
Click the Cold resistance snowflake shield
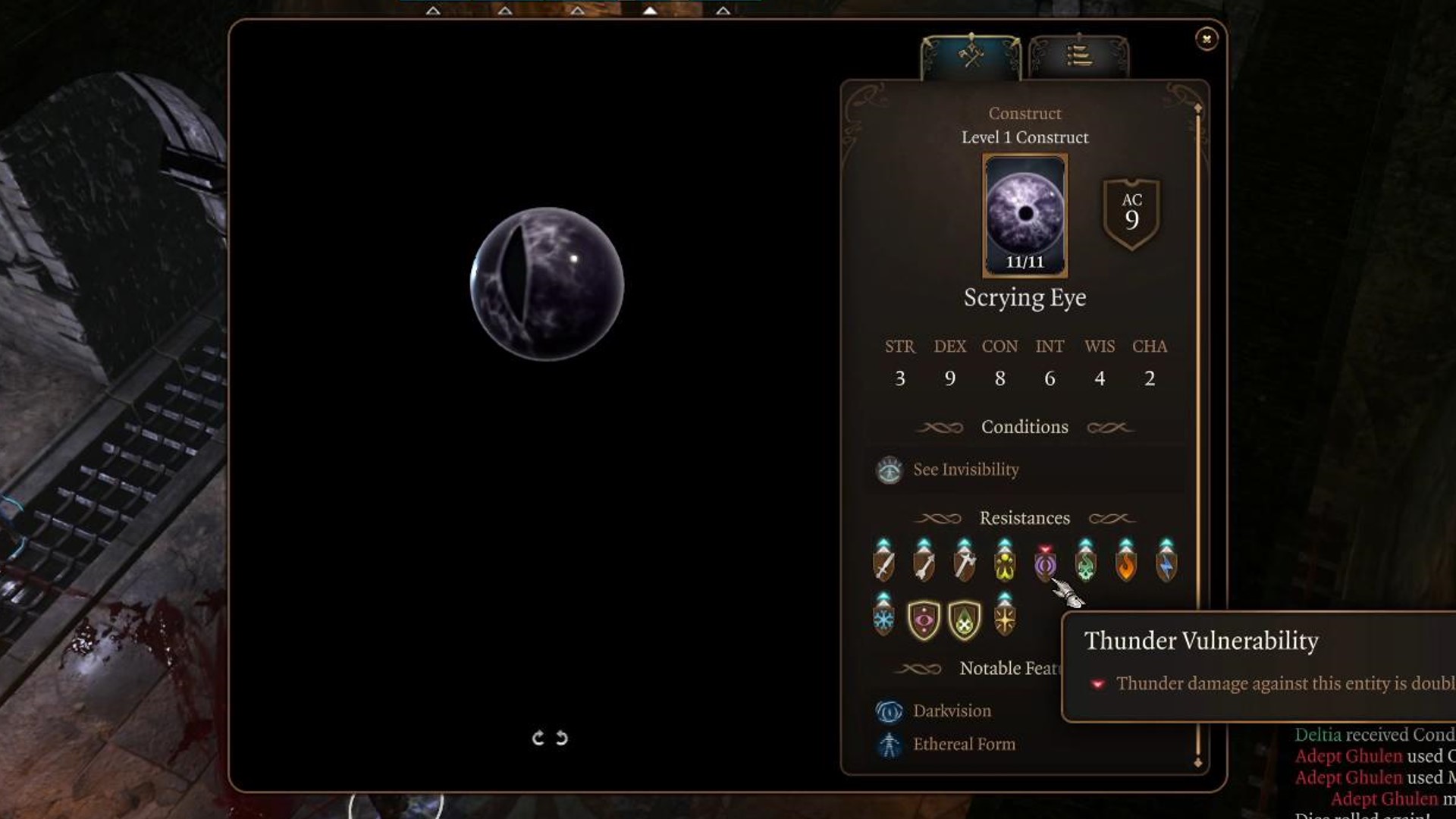pos(884,622)
